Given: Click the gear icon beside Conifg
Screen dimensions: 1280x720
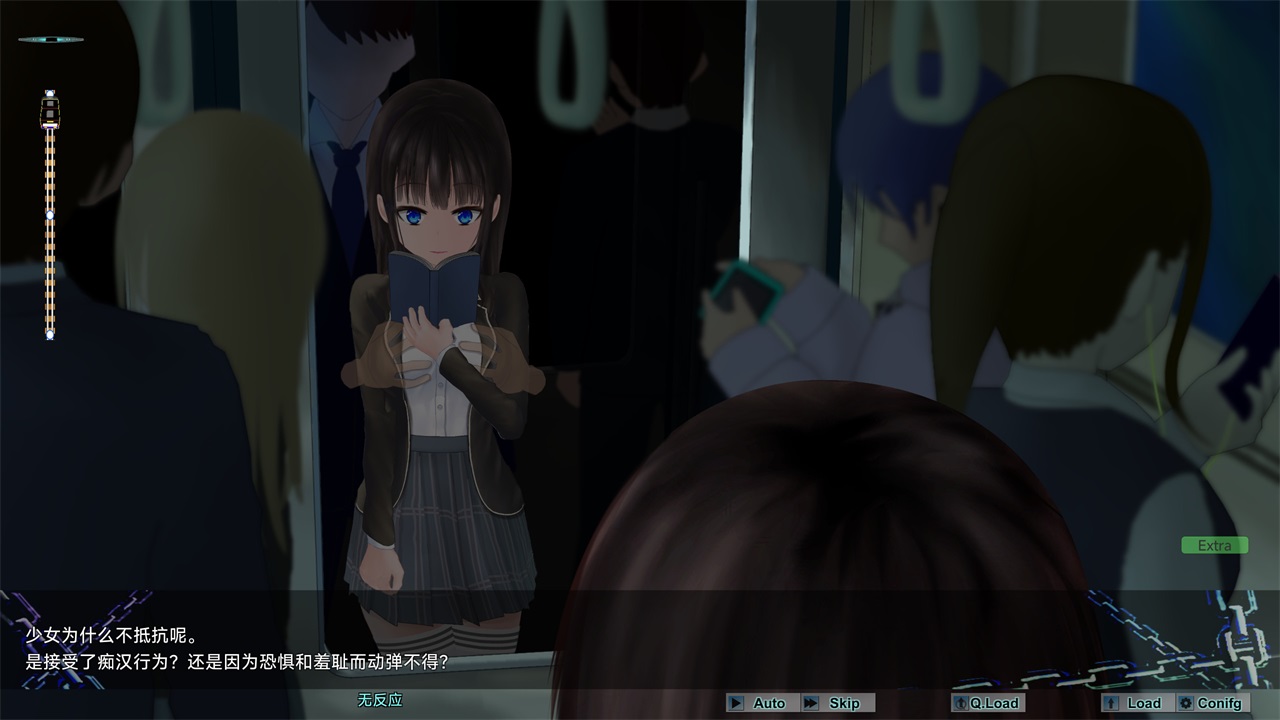Looking at the screenshot, I should [x=1188, y=703].
